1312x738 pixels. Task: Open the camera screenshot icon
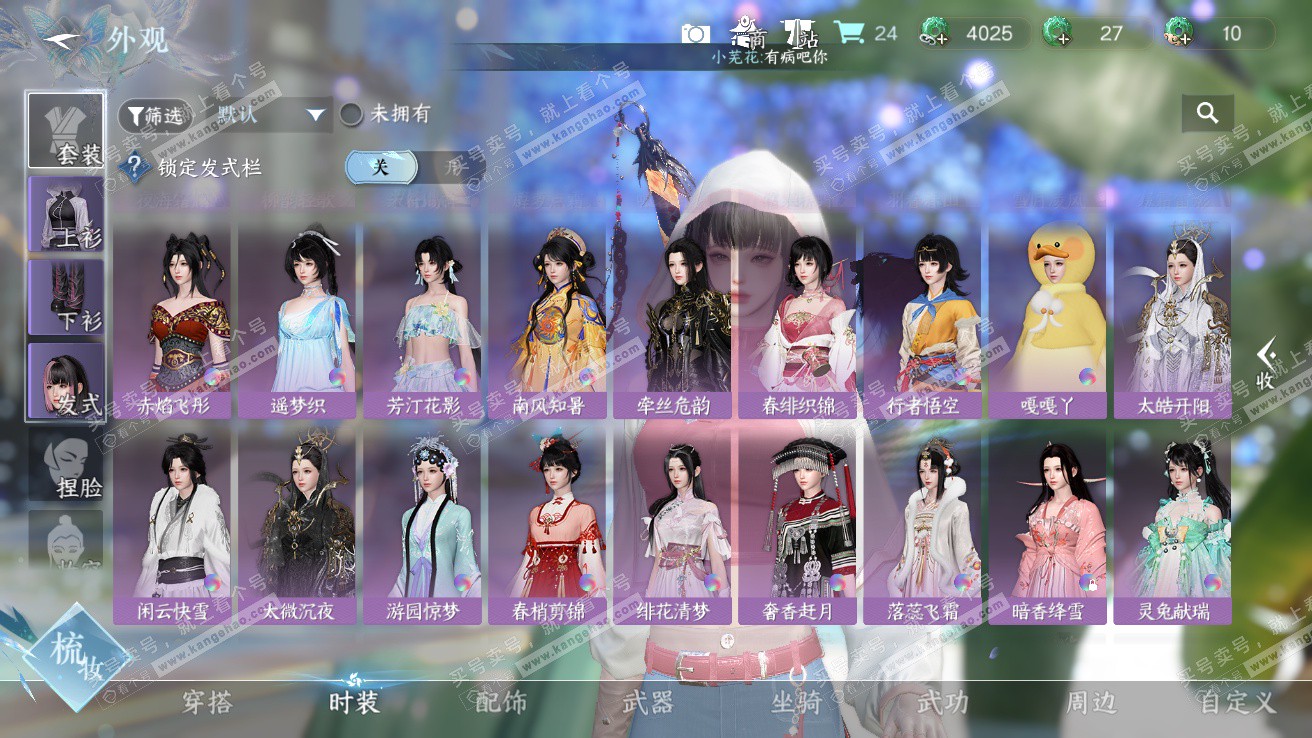point(695,34)
